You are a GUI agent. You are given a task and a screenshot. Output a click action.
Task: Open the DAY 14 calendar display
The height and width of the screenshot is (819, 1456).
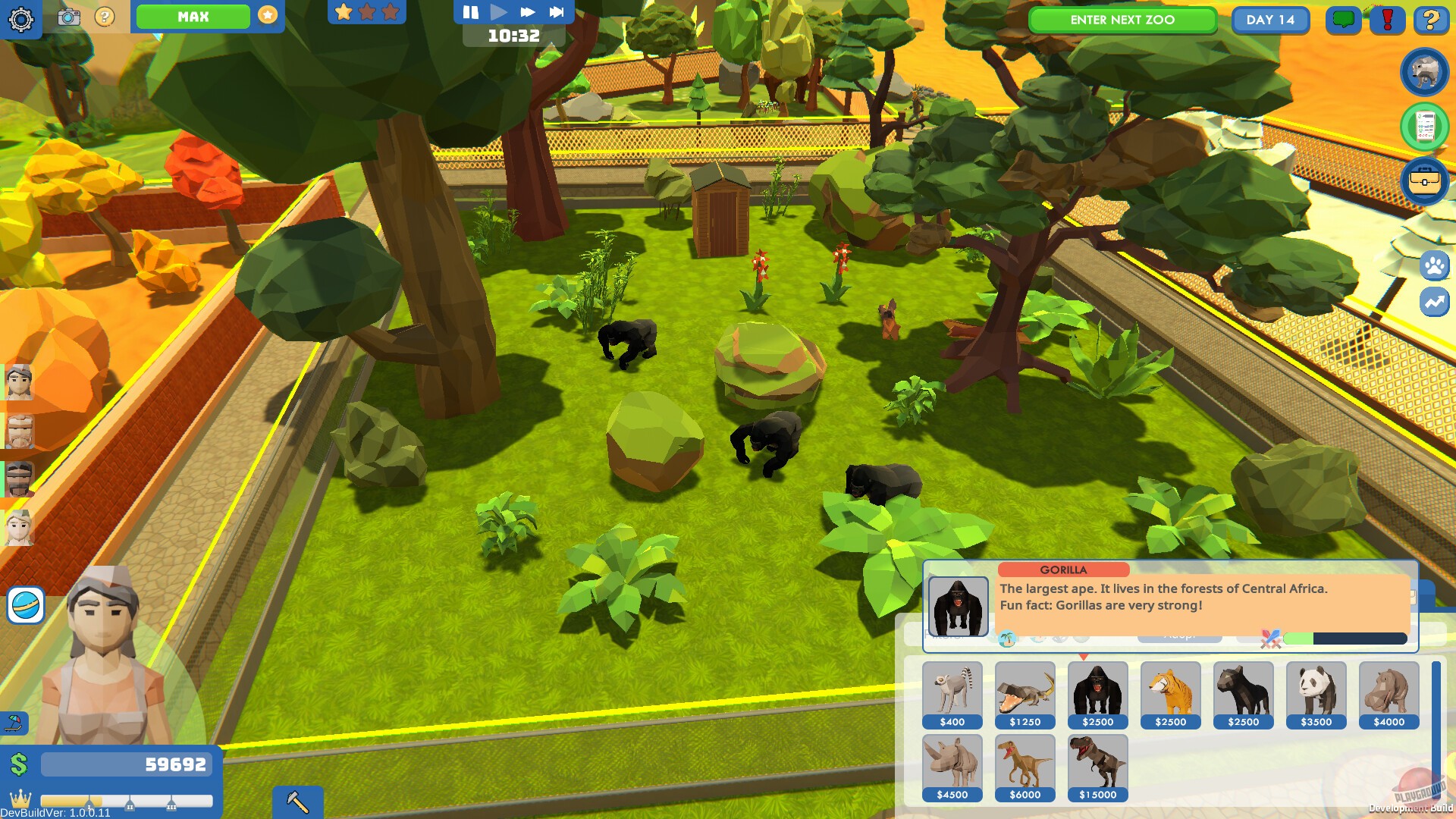point(1270,20)
